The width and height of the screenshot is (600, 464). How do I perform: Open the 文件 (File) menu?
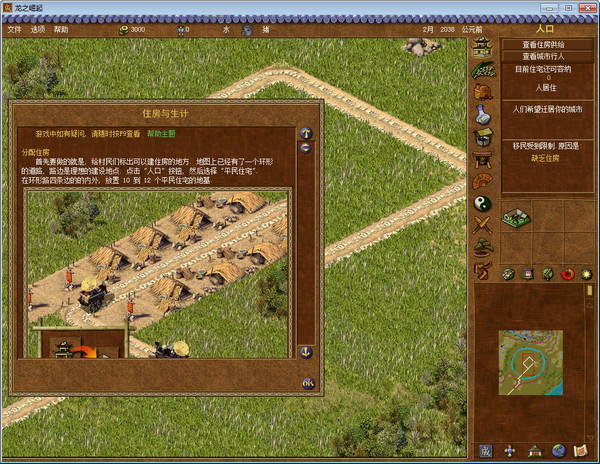pos(14,29)
